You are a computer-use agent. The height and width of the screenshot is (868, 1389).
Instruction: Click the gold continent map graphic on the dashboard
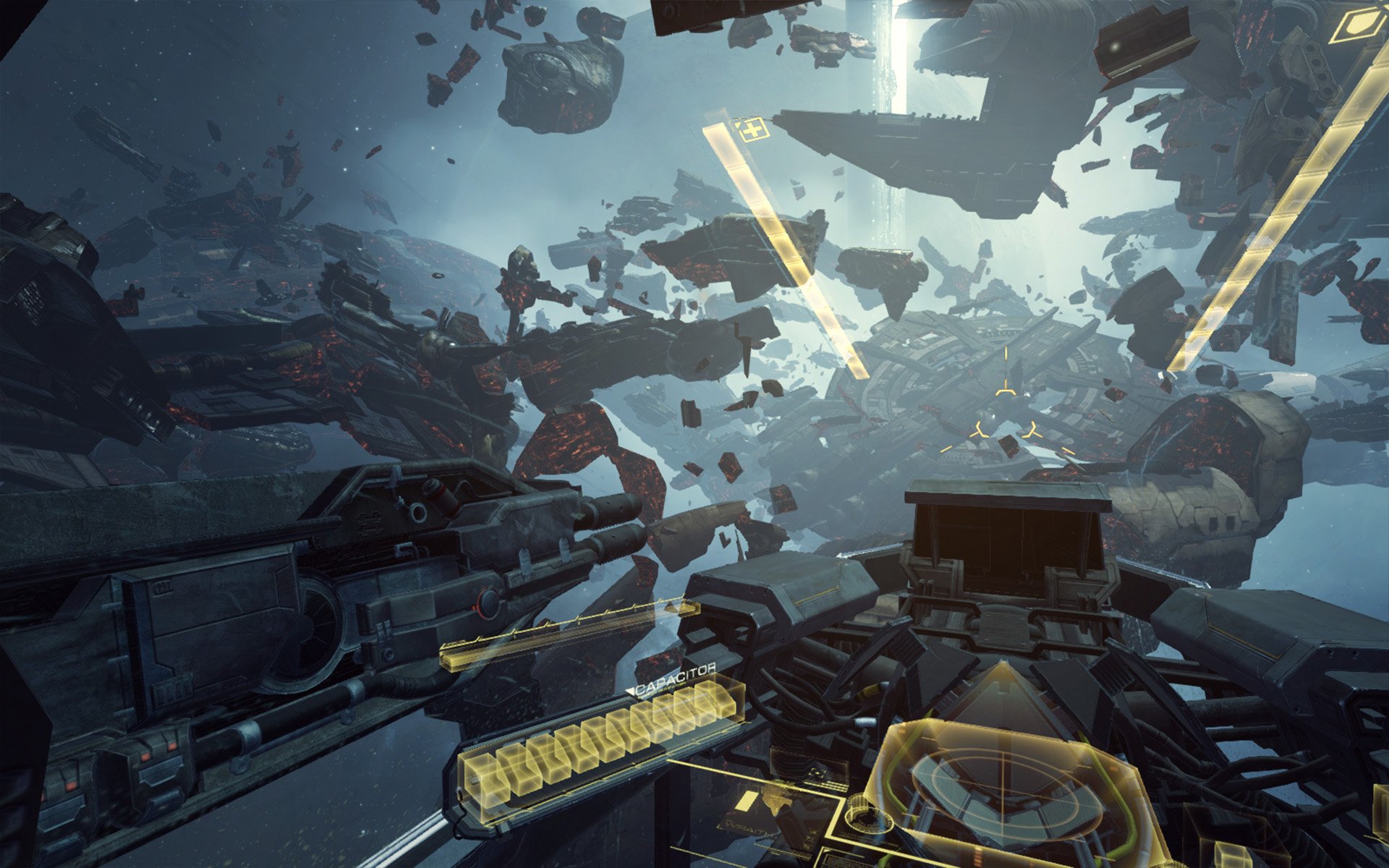(x=776, y=799)
